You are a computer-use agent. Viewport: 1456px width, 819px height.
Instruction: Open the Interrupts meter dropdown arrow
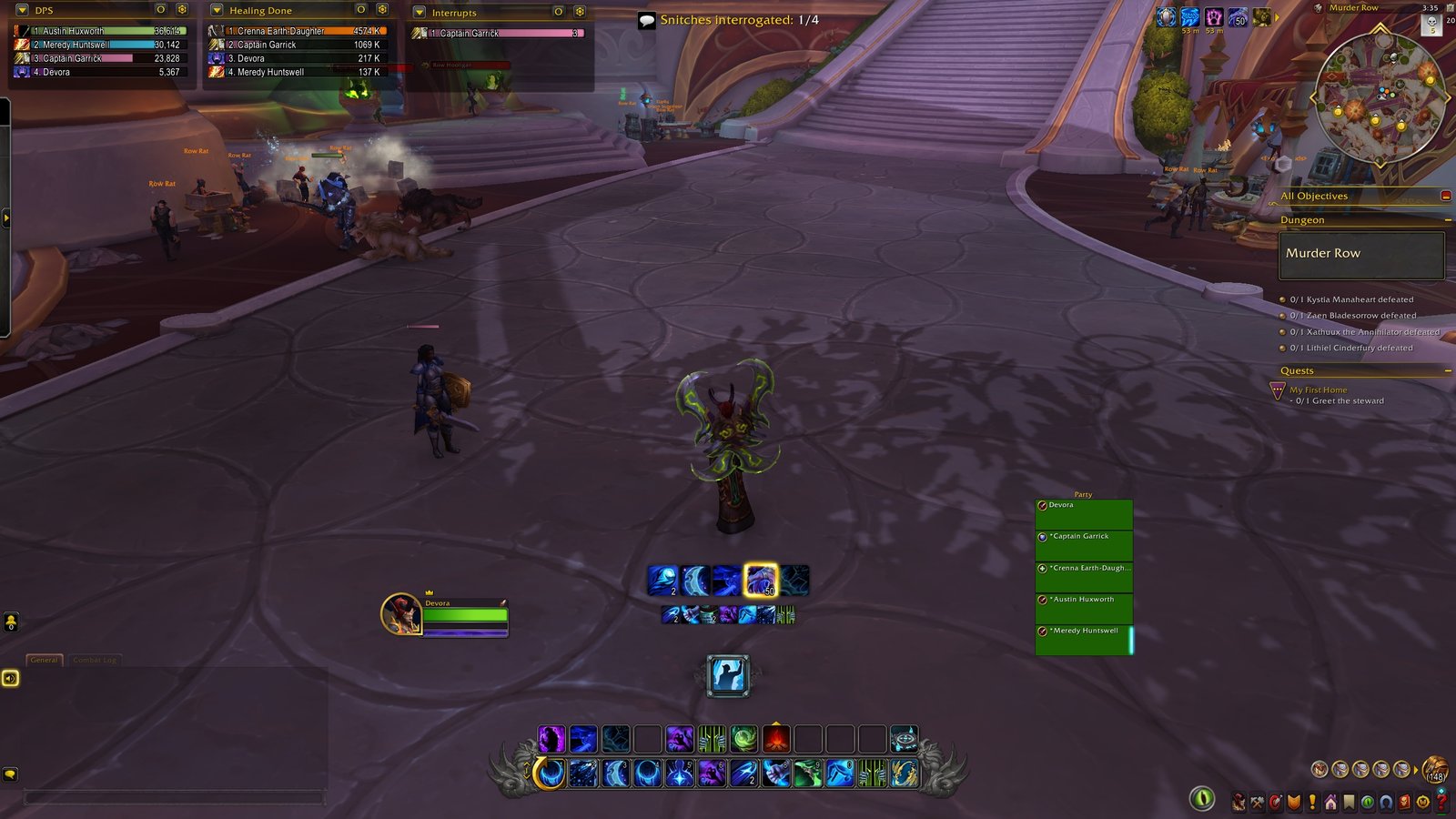tap(419, 13)
